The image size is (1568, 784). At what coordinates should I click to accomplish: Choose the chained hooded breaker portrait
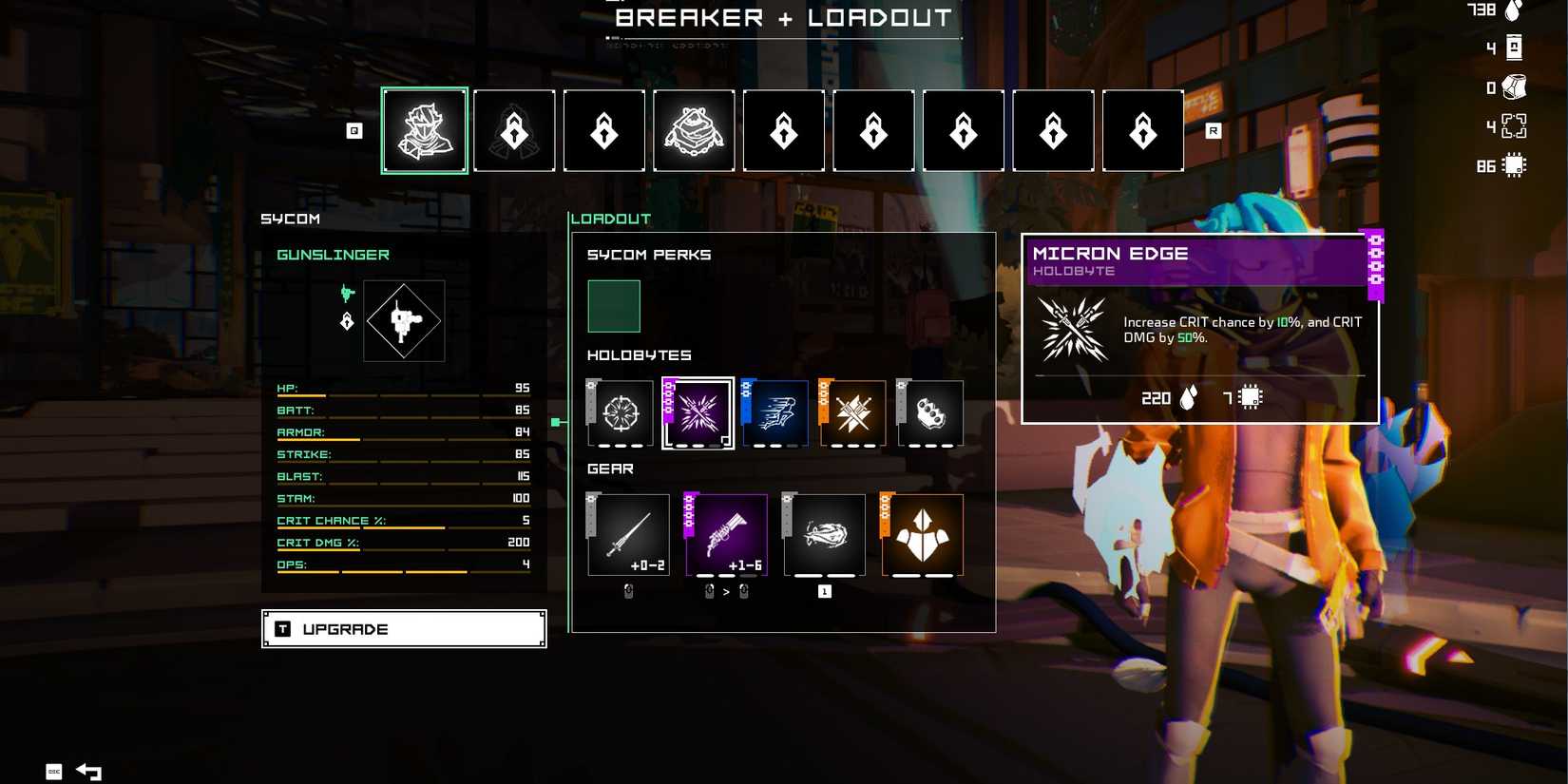[x=694, y=131]
